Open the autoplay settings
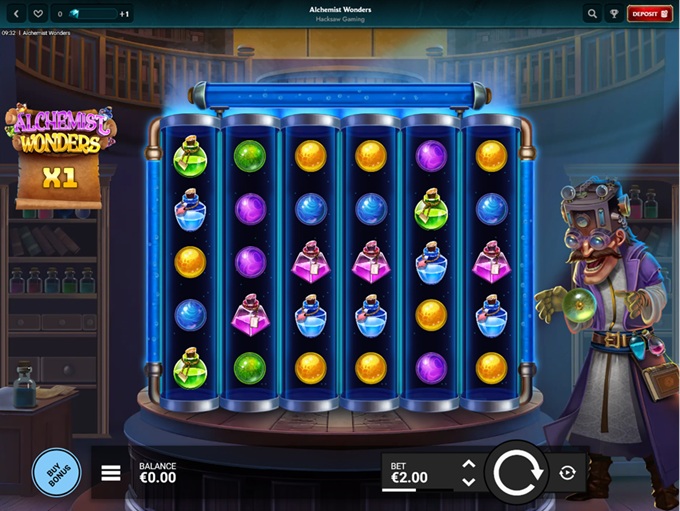Viewport: 680px width, 511px height. coord(567,472)
